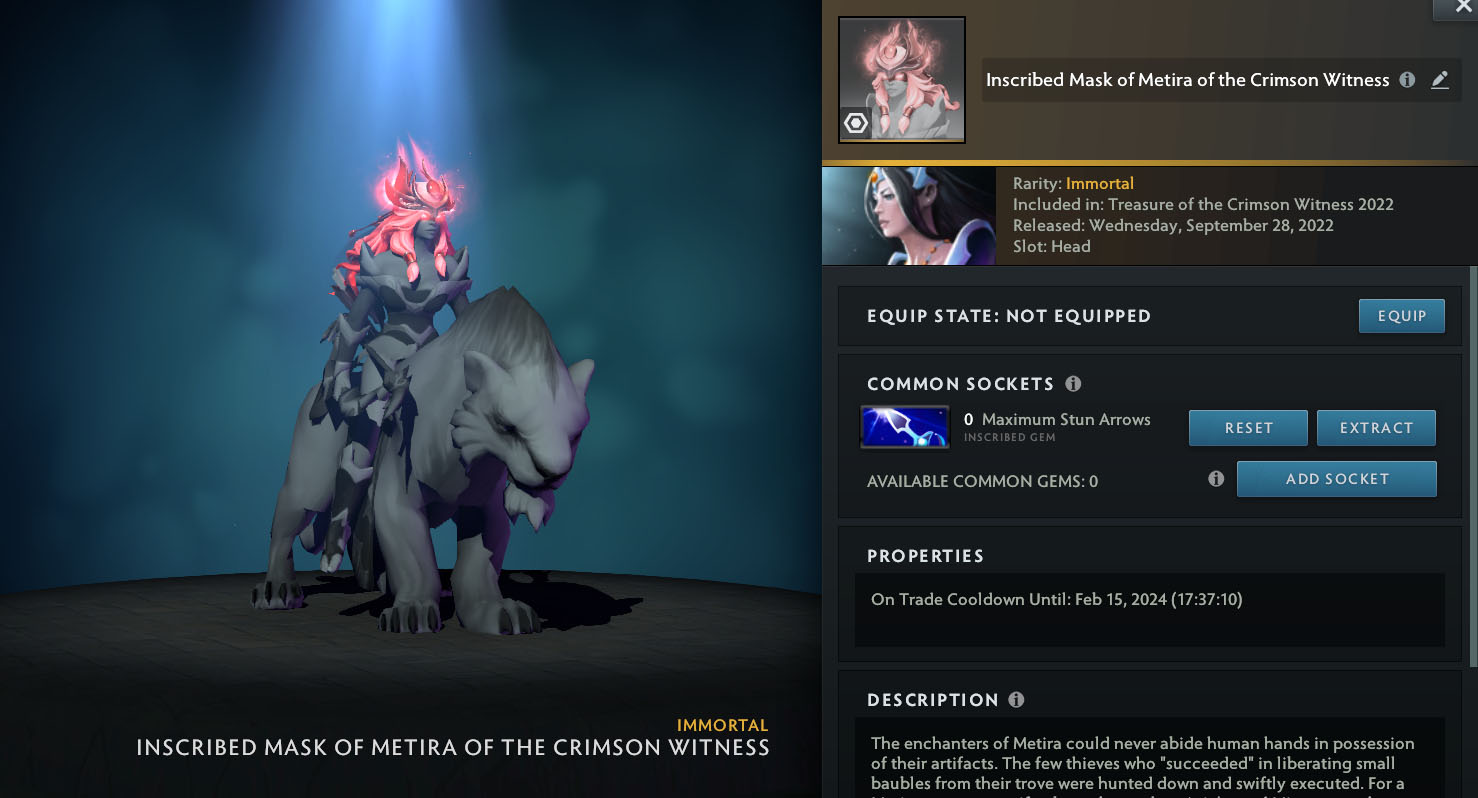Equip the Mask of Metira item
The height and width of the screenshot is (798, 1478).
(x=1401, y=316)
